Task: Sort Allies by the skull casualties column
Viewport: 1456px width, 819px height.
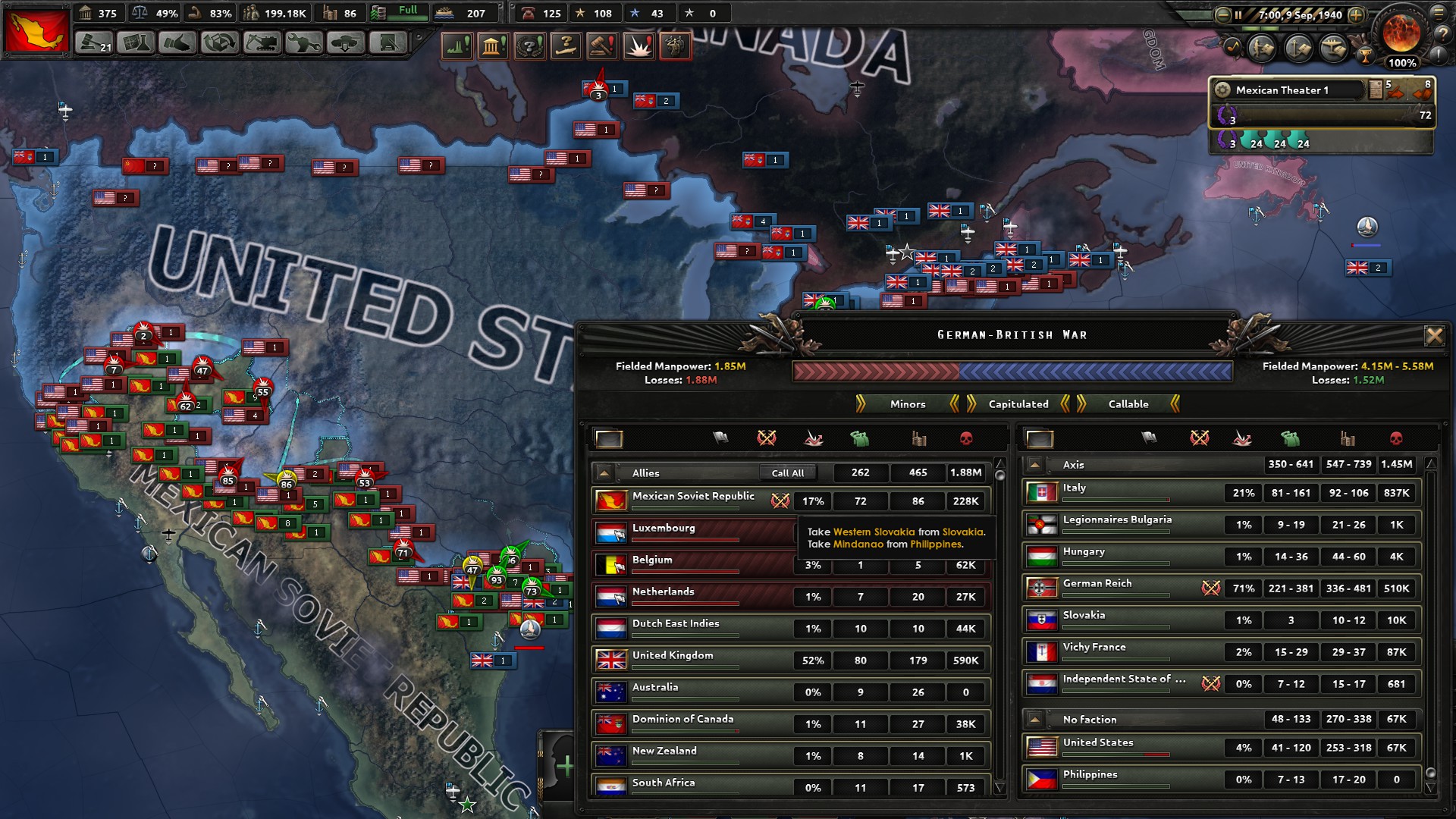Action: [x=967, y=438]
